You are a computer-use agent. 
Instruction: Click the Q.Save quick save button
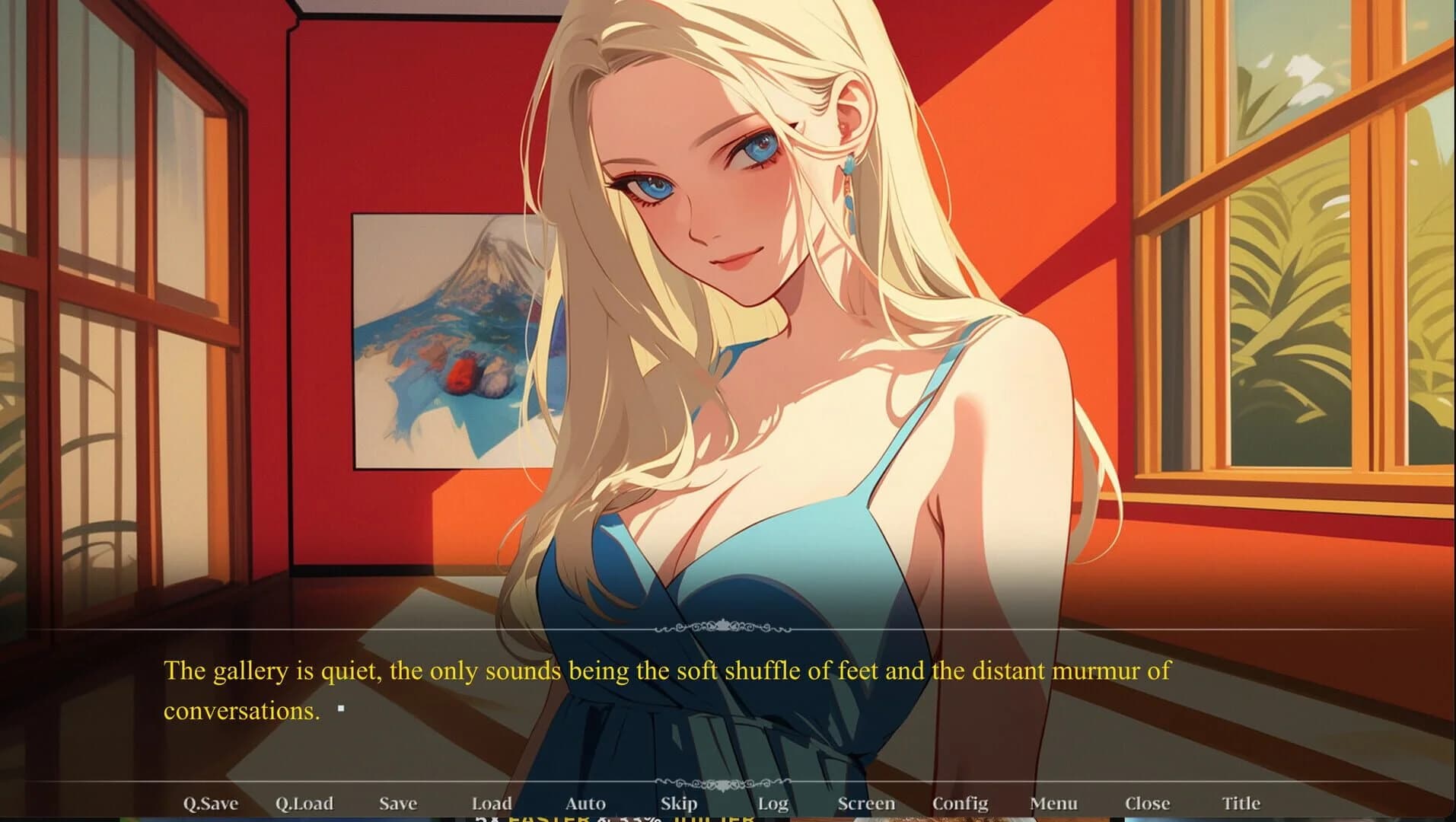[x=210, y=803]
